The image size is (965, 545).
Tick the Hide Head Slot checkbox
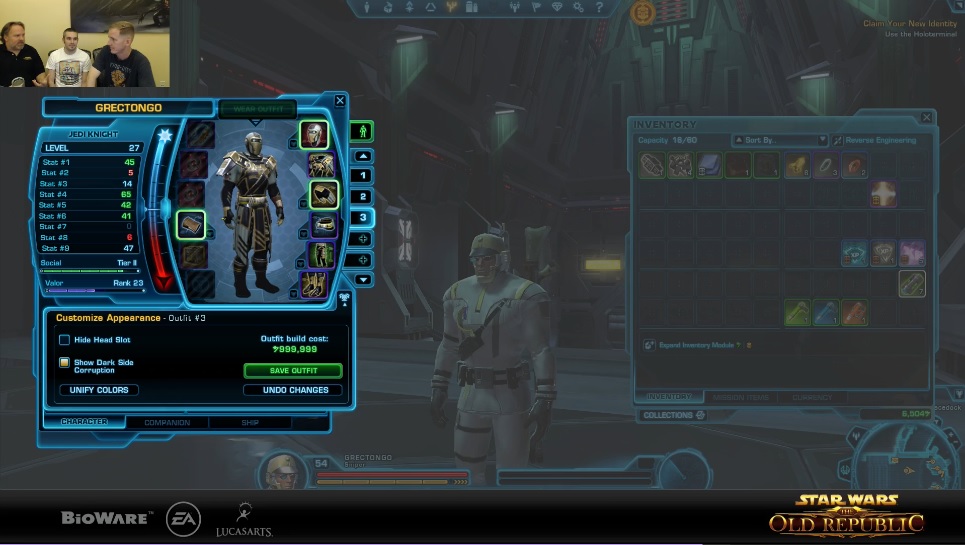pos(65,340)
